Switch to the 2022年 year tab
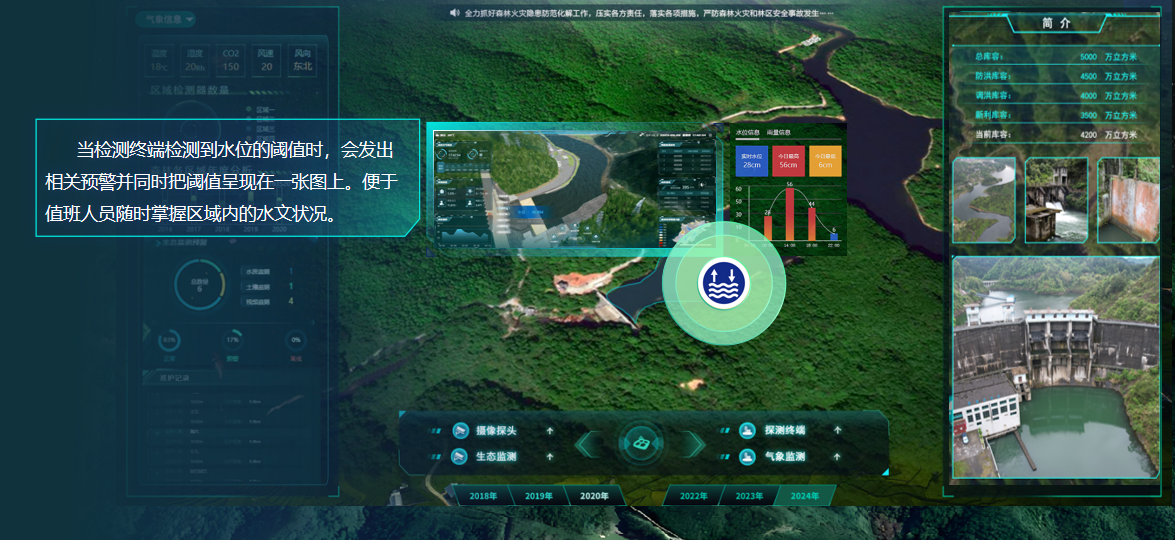 click(x=693, y=496)
